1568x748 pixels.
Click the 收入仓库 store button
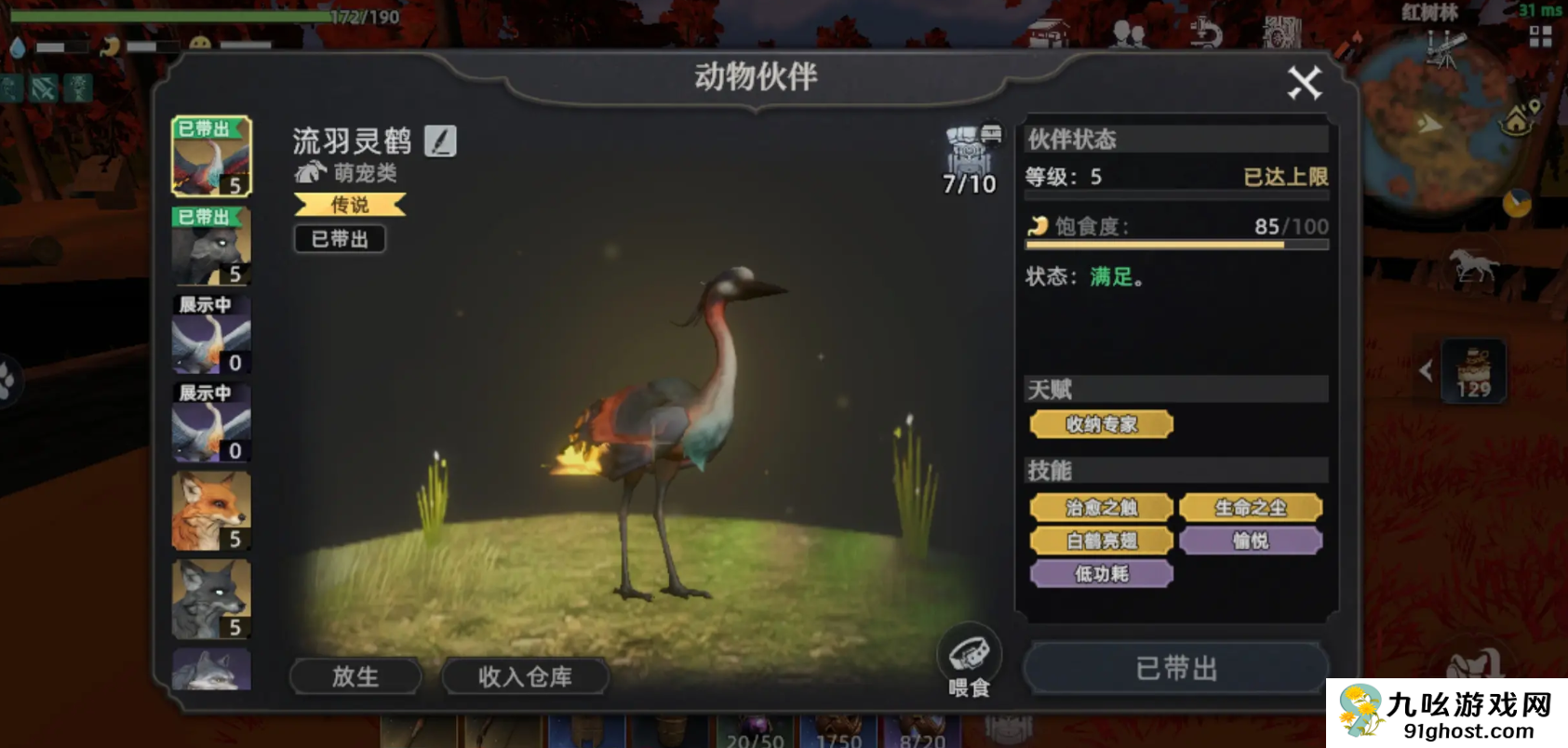[525, 676]
